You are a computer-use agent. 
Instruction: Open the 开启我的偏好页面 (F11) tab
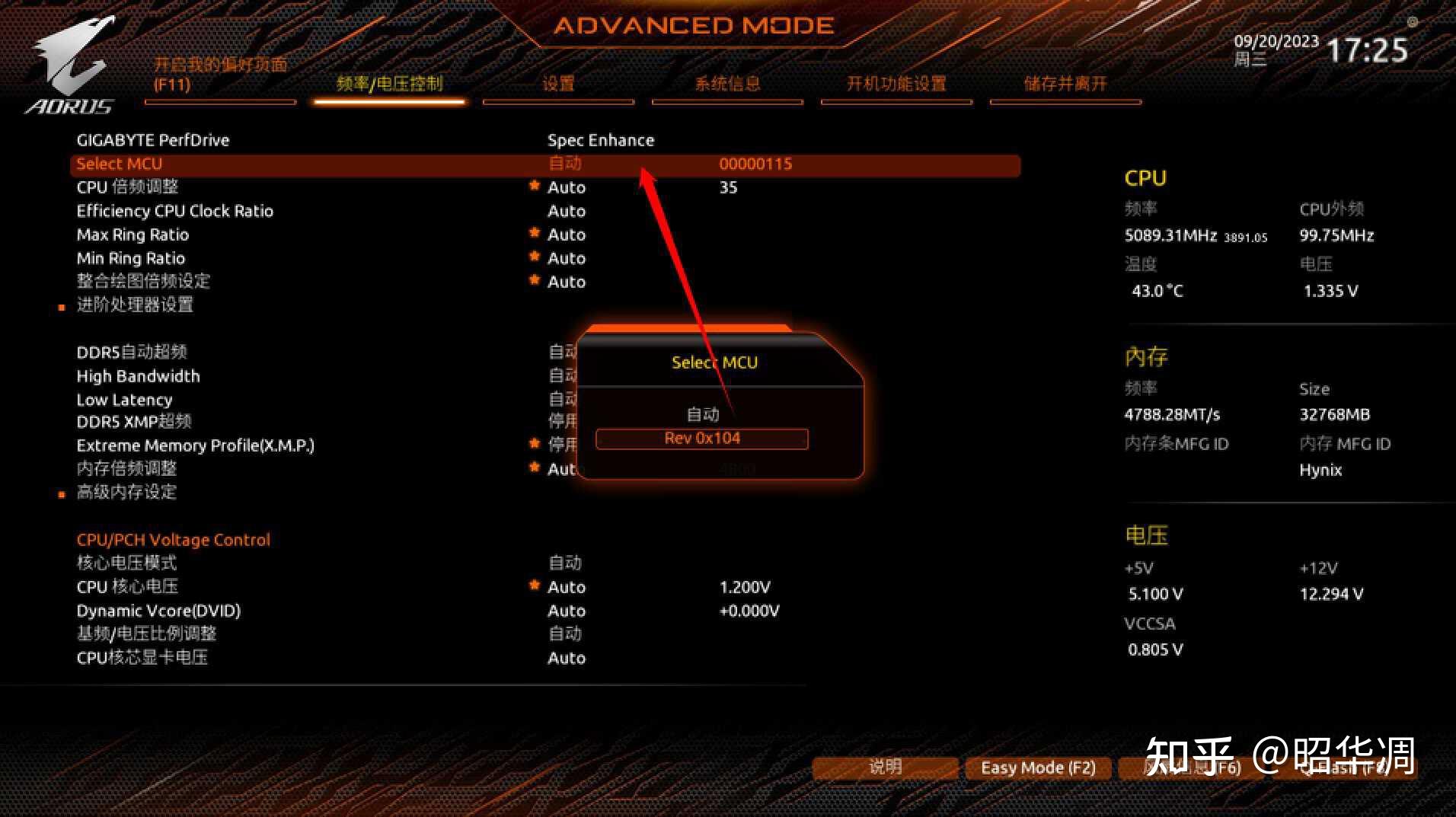(220, 75)
